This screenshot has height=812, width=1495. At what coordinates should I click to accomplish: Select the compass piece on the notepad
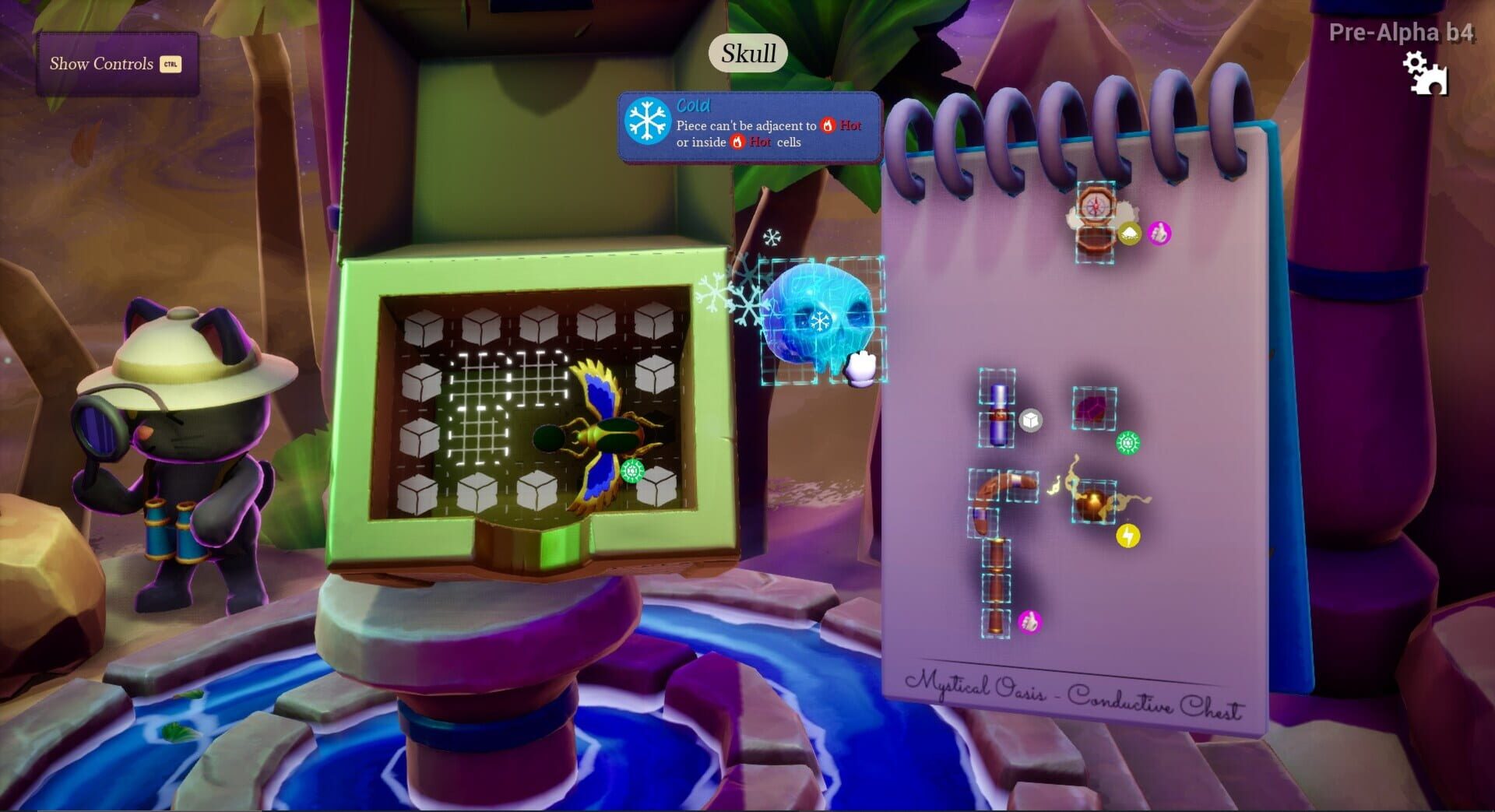pos(1095,205)
